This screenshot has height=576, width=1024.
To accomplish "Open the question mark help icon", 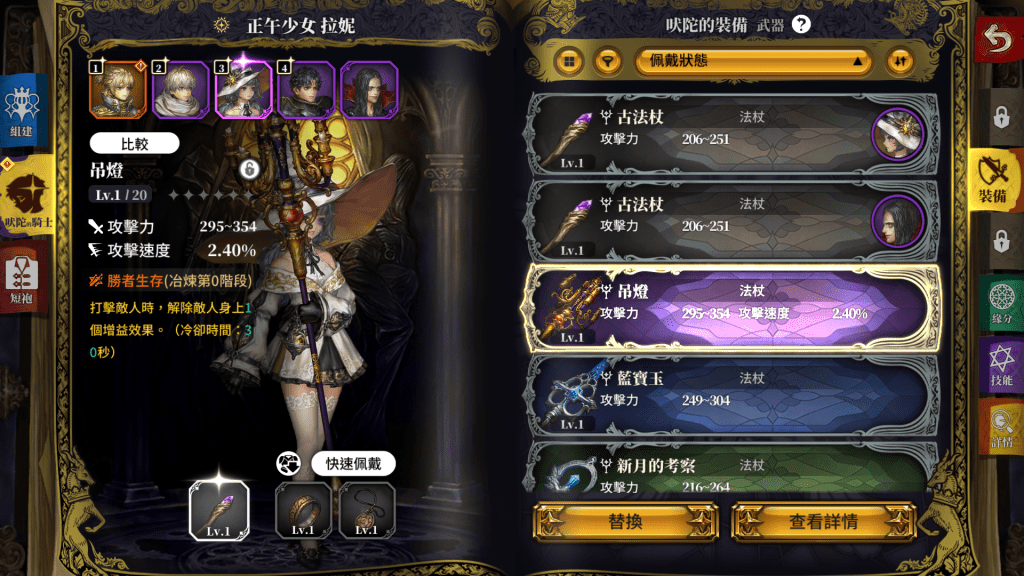I will click(x=800, y=26).
